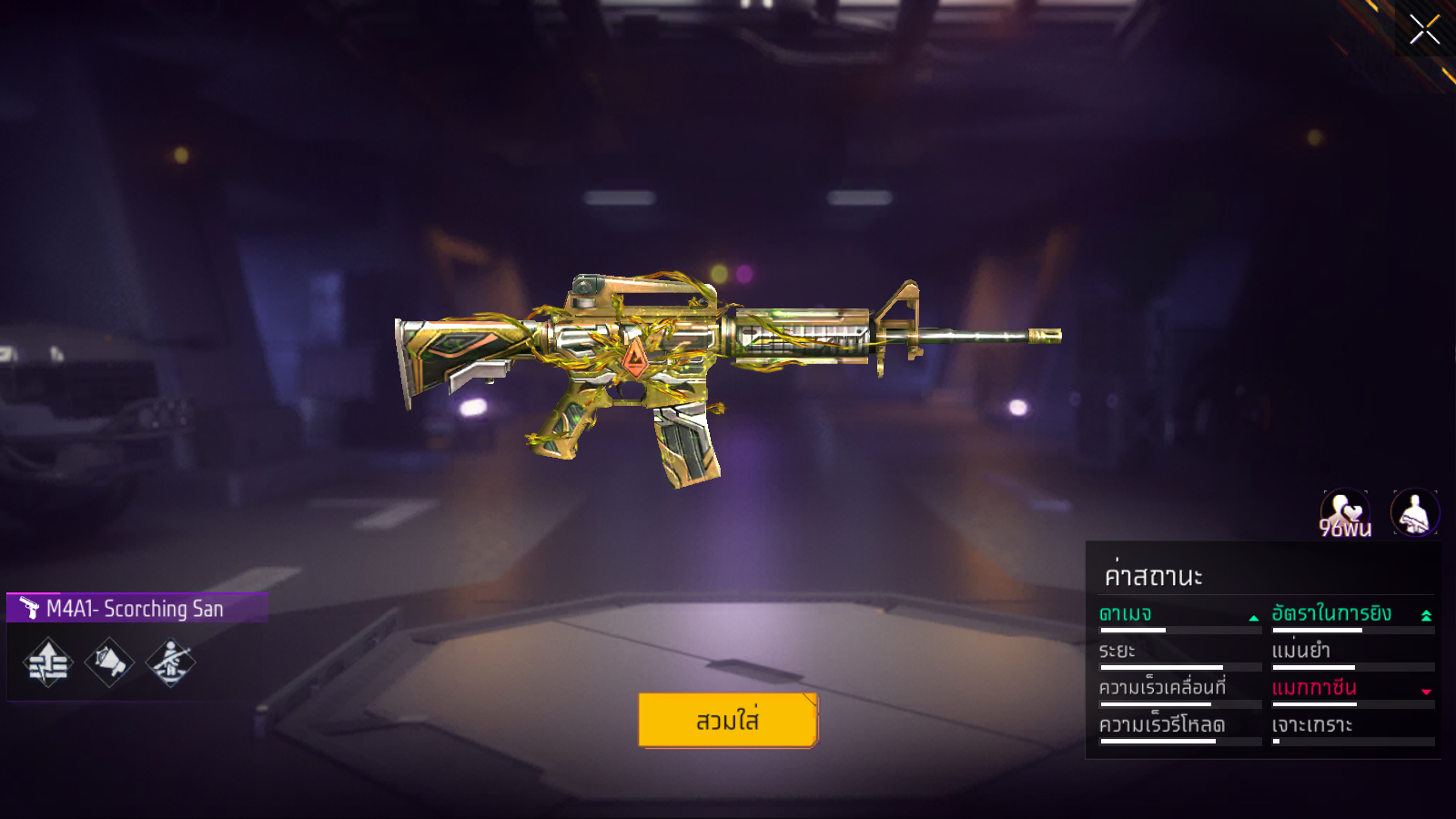Click the M4A1- Scorching San name banner
This screenshot has width=1456, height=819.
pyautogui.click(x=136, y=608)
